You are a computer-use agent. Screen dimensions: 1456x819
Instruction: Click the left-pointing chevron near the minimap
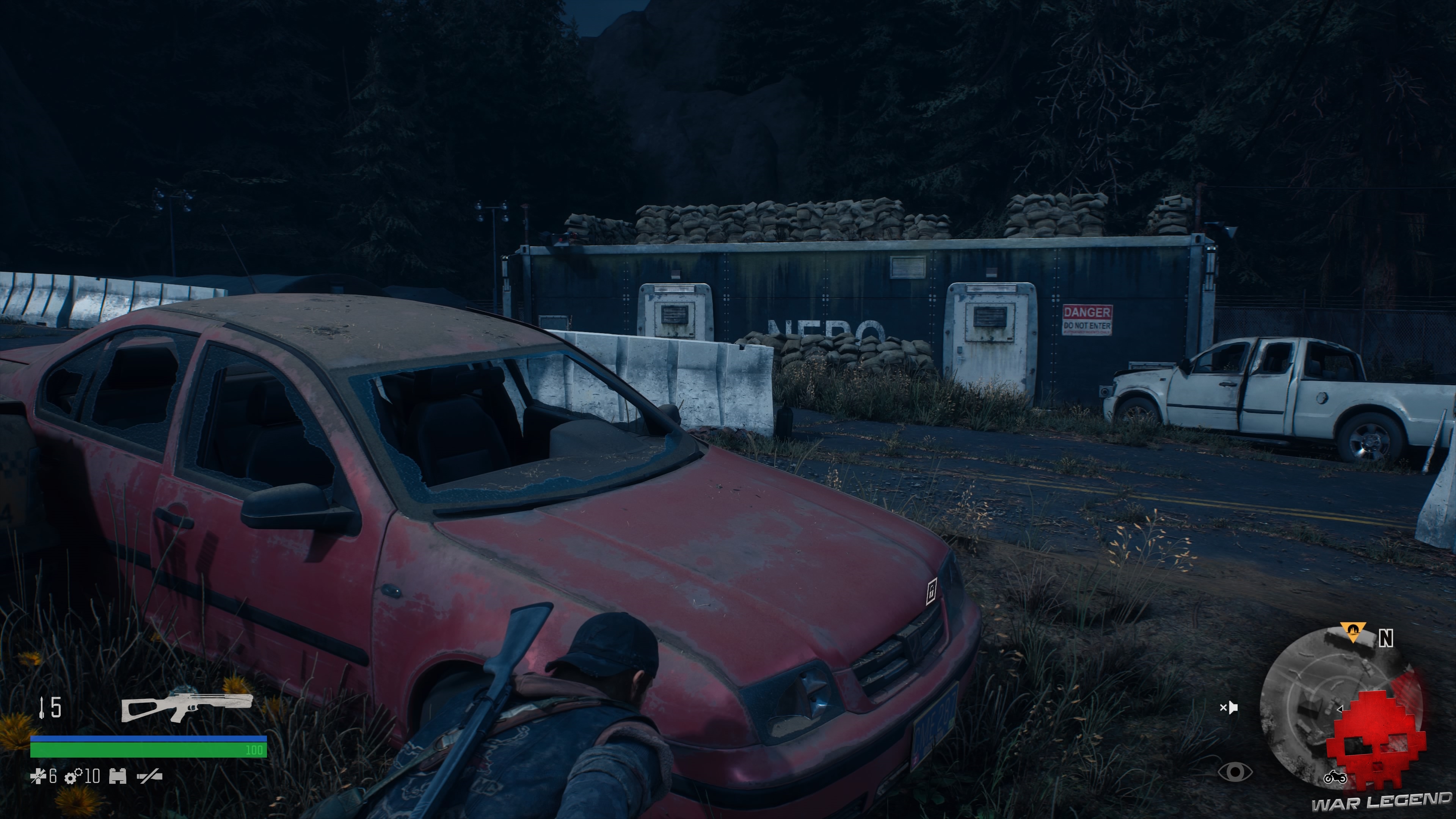[1340, 709]
